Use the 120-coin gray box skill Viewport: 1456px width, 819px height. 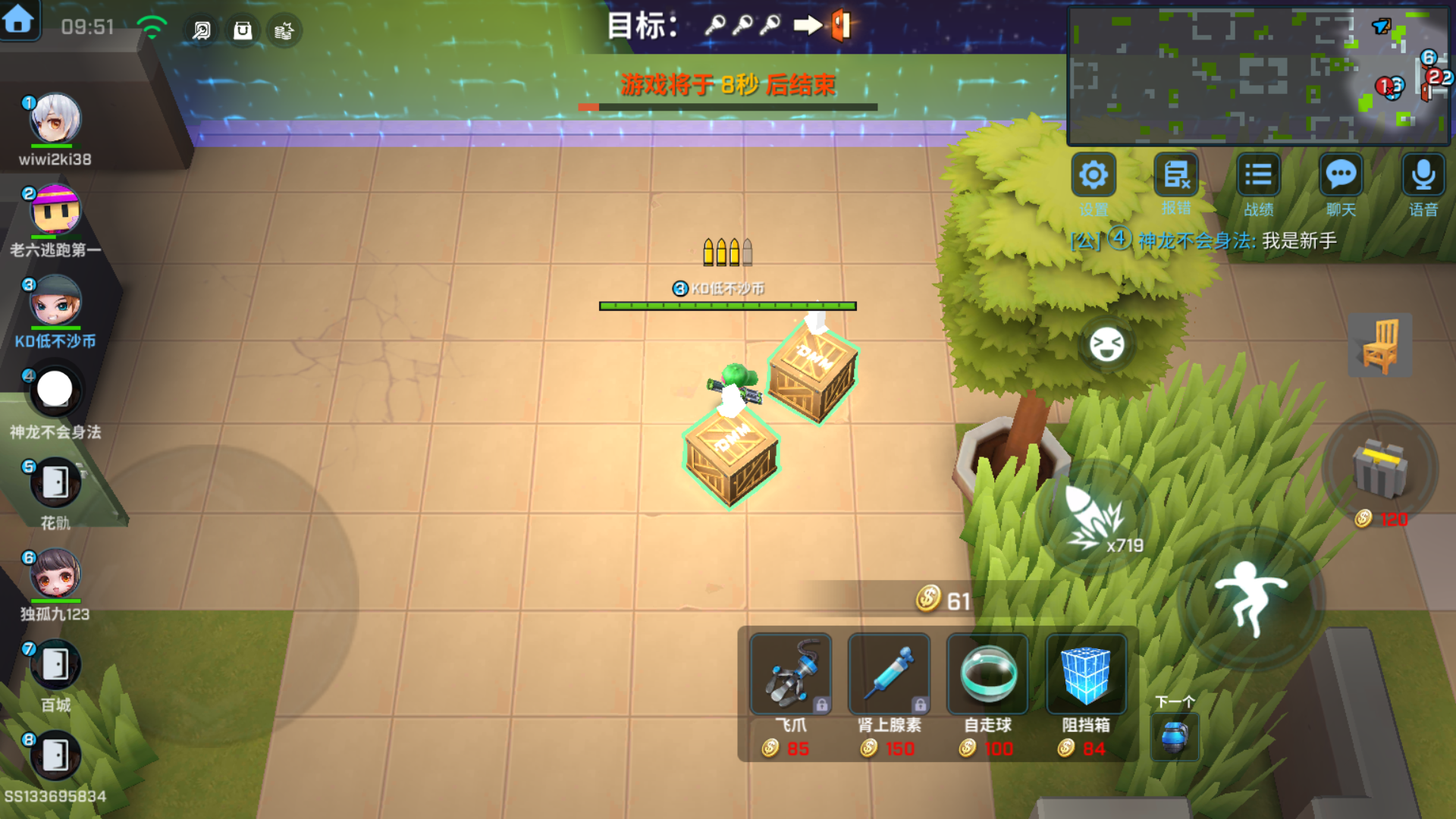pos(1380,470)
